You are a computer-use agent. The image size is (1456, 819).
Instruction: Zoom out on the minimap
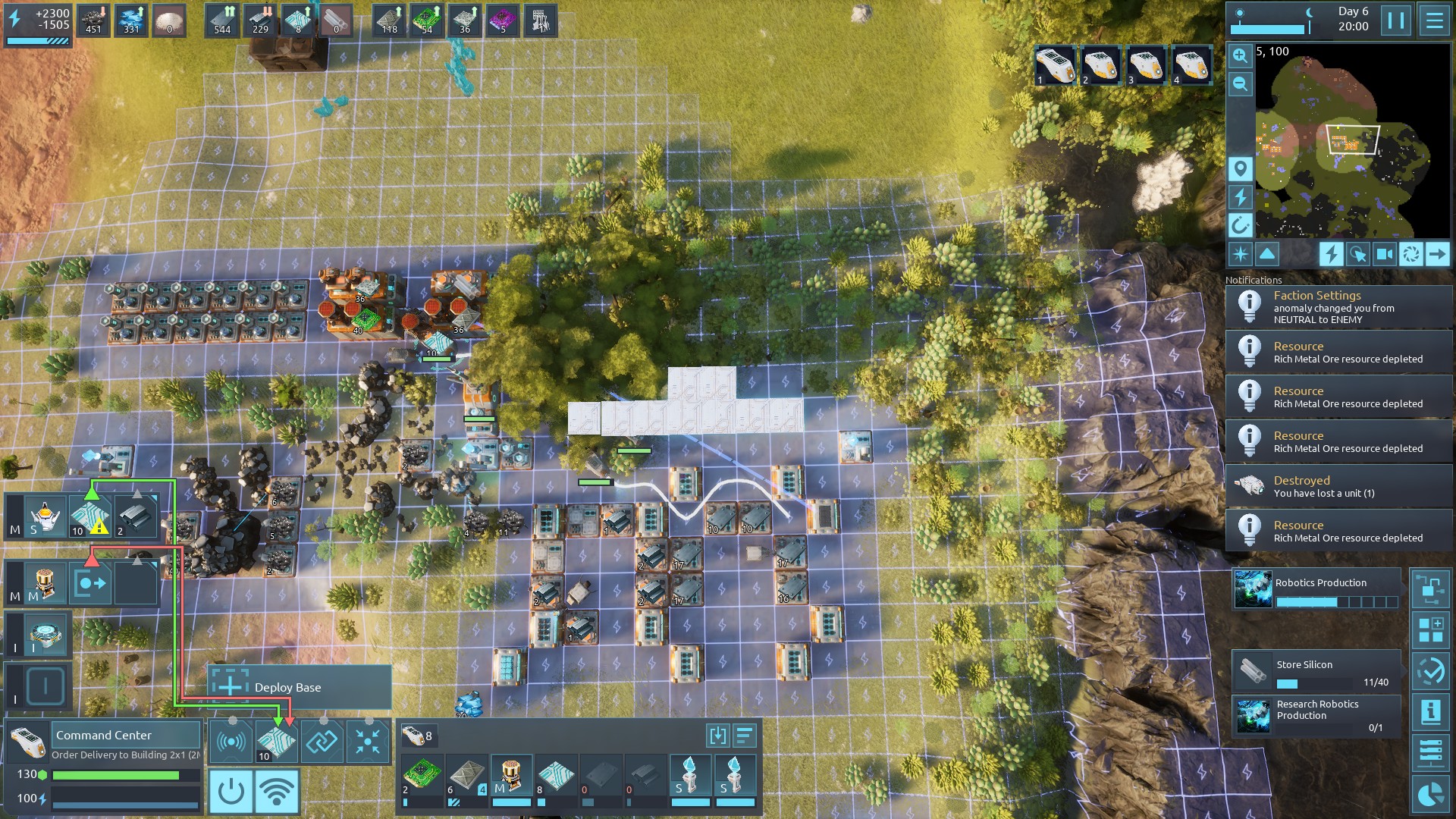(1240, 84)
